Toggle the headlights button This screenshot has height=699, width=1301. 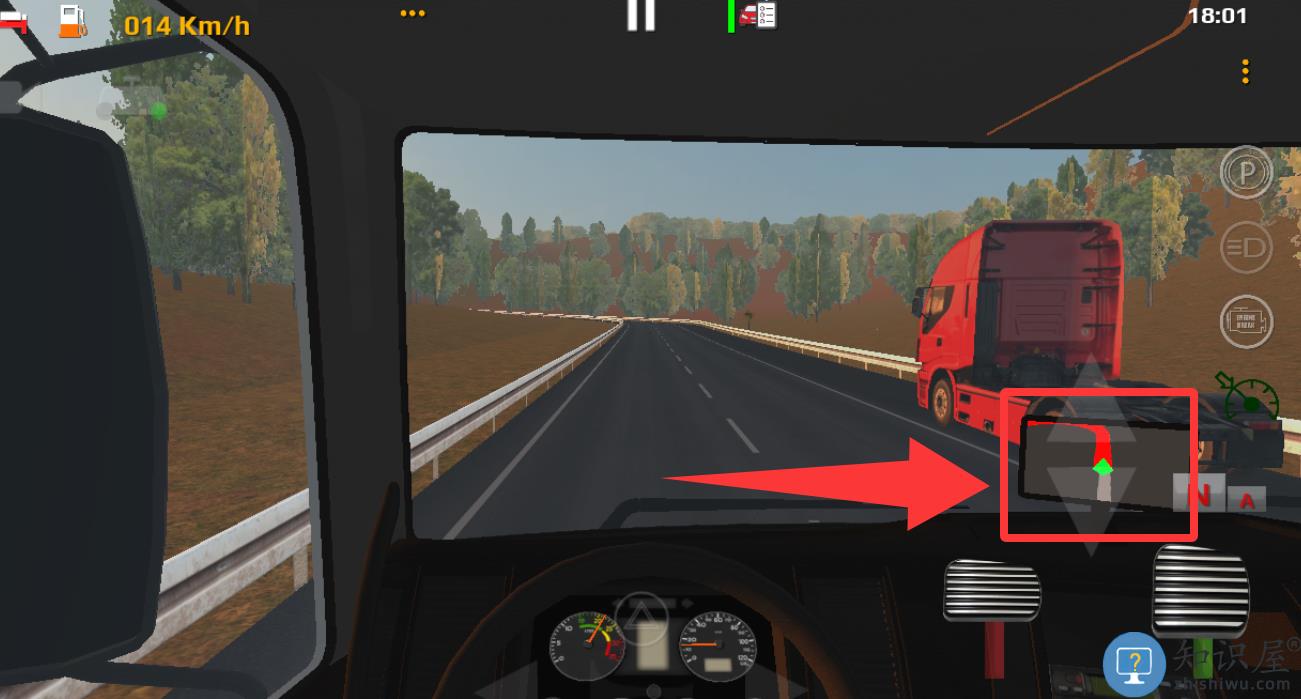[x=1246, y=246]
